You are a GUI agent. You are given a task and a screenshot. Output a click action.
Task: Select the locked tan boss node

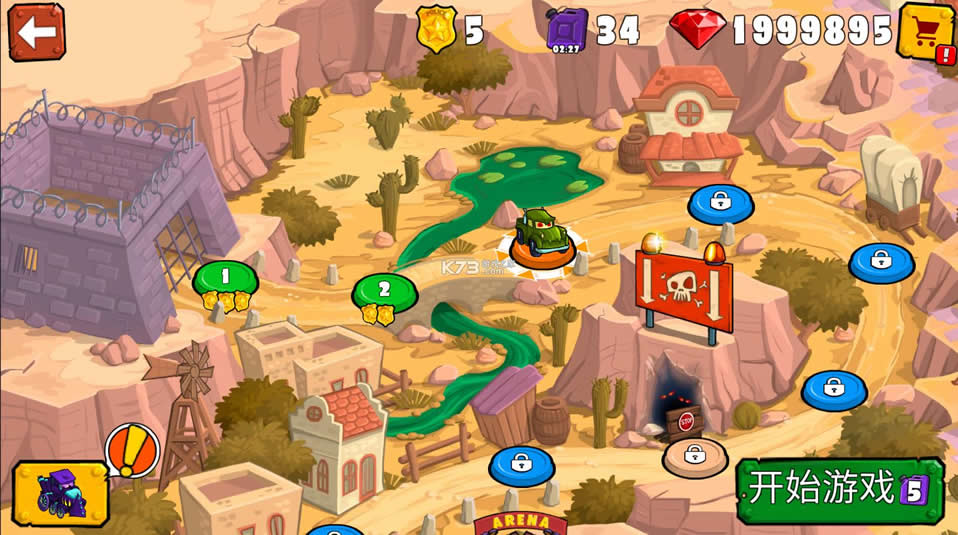(695, 456)
